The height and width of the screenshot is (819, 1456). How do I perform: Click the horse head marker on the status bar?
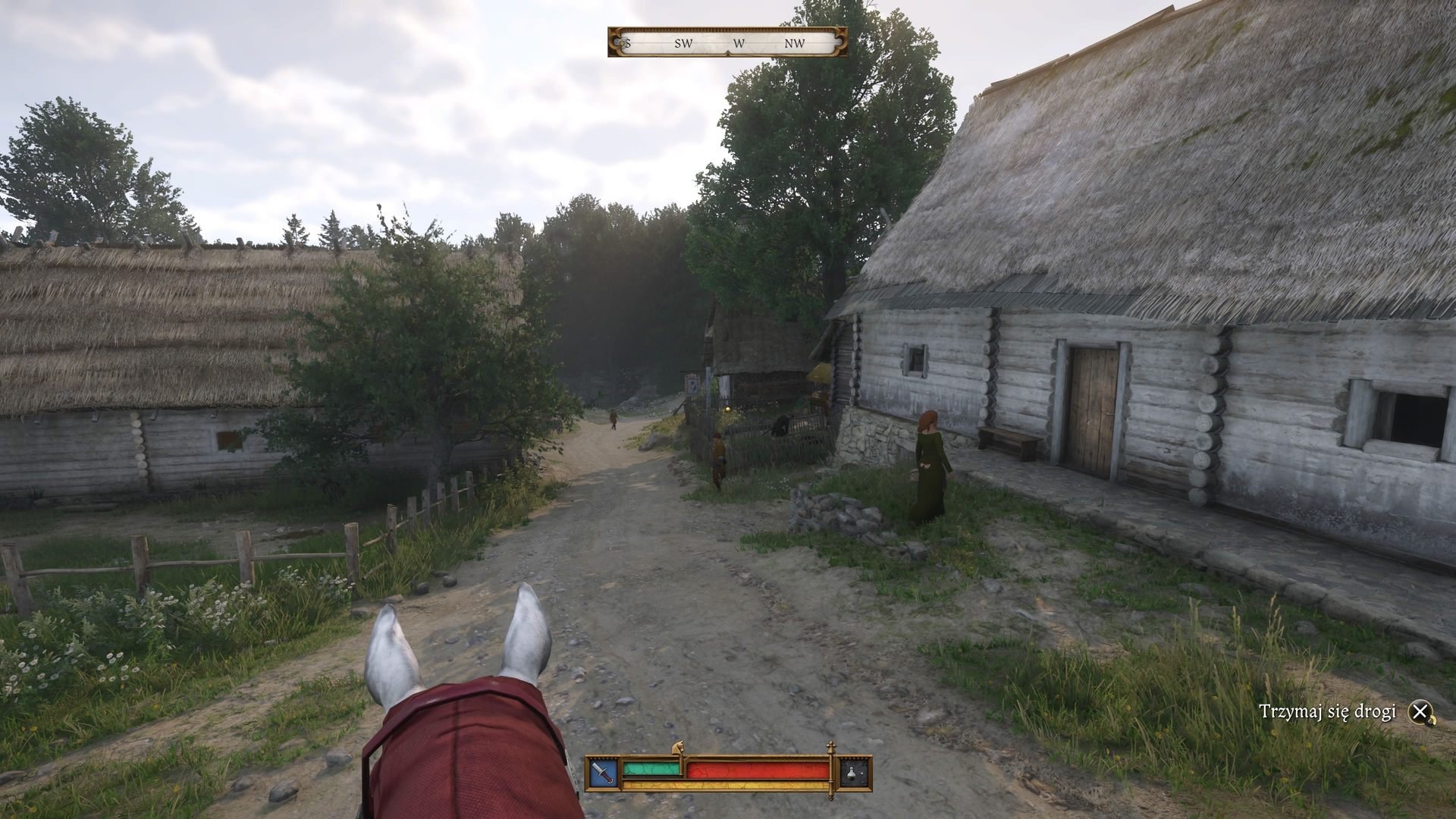(678, 748)
